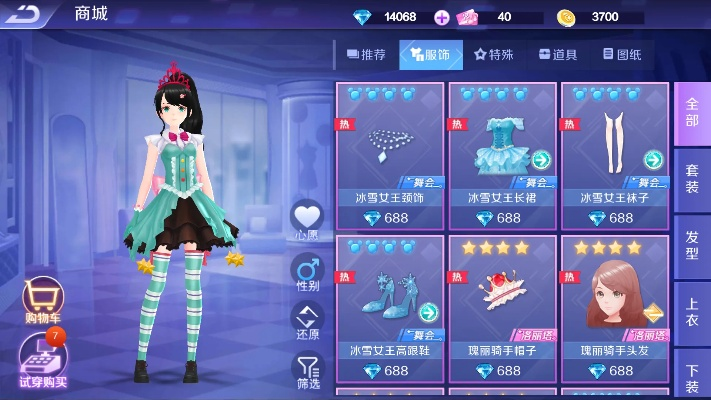The height and width of the screenshot is (400, 711).
Task: Open the 图纸 blueprint tab
Action: pyautogui.click(x=622, y=55)
